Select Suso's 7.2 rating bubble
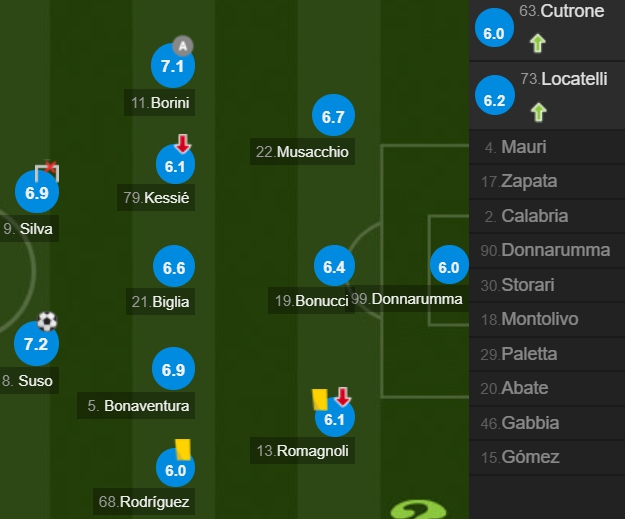The width and height of the screenshot is (625, 519). (36, 344)
